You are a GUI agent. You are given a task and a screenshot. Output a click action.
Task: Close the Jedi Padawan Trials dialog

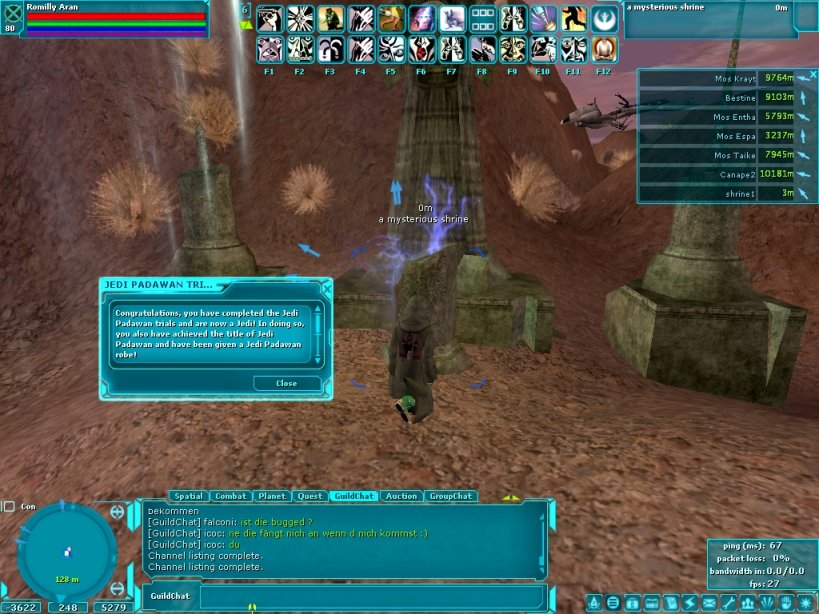[x=286, y=383]
